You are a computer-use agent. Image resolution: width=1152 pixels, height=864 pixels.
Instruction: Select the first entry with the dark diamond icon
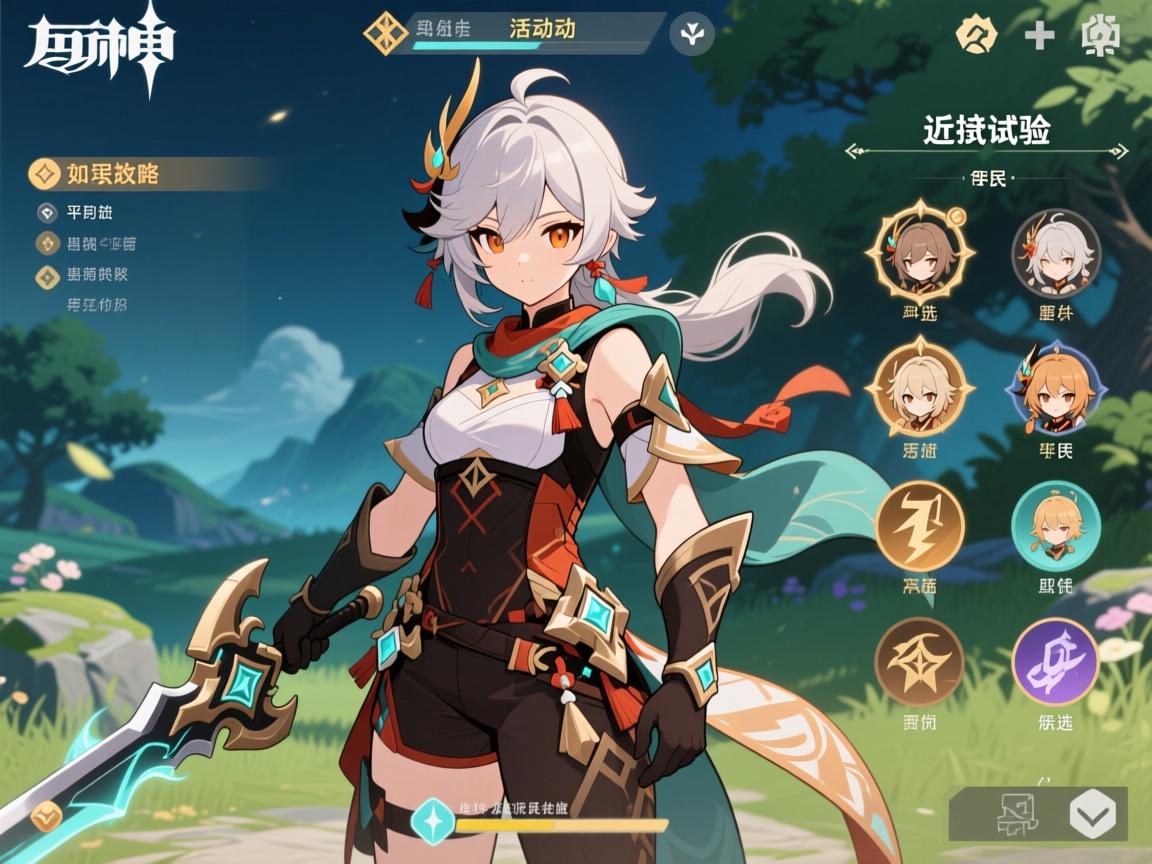point(46,212)
